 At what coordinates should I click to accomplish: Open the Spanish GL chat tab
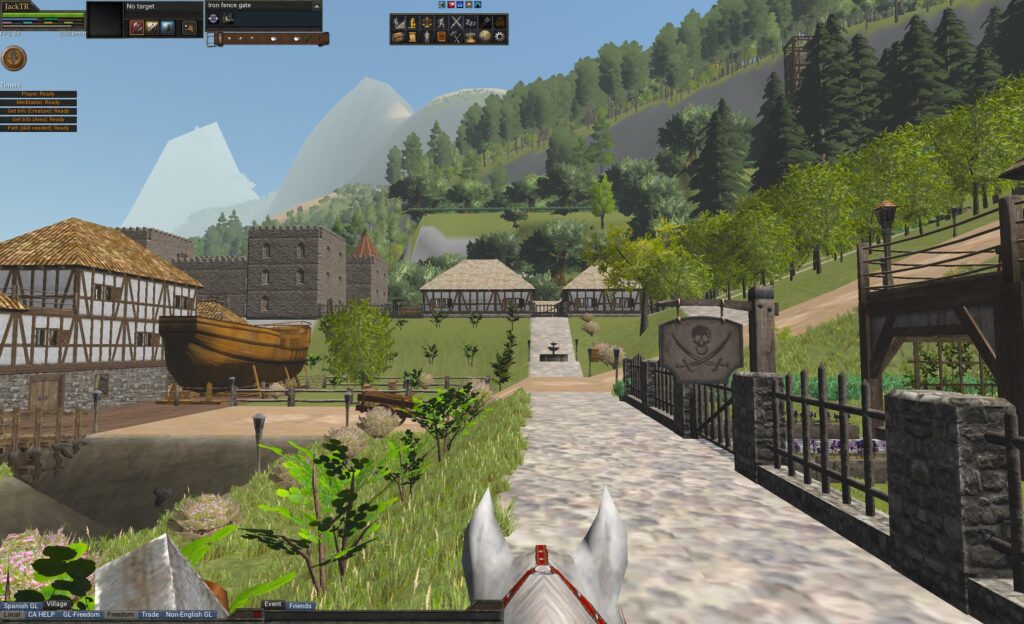21,605
